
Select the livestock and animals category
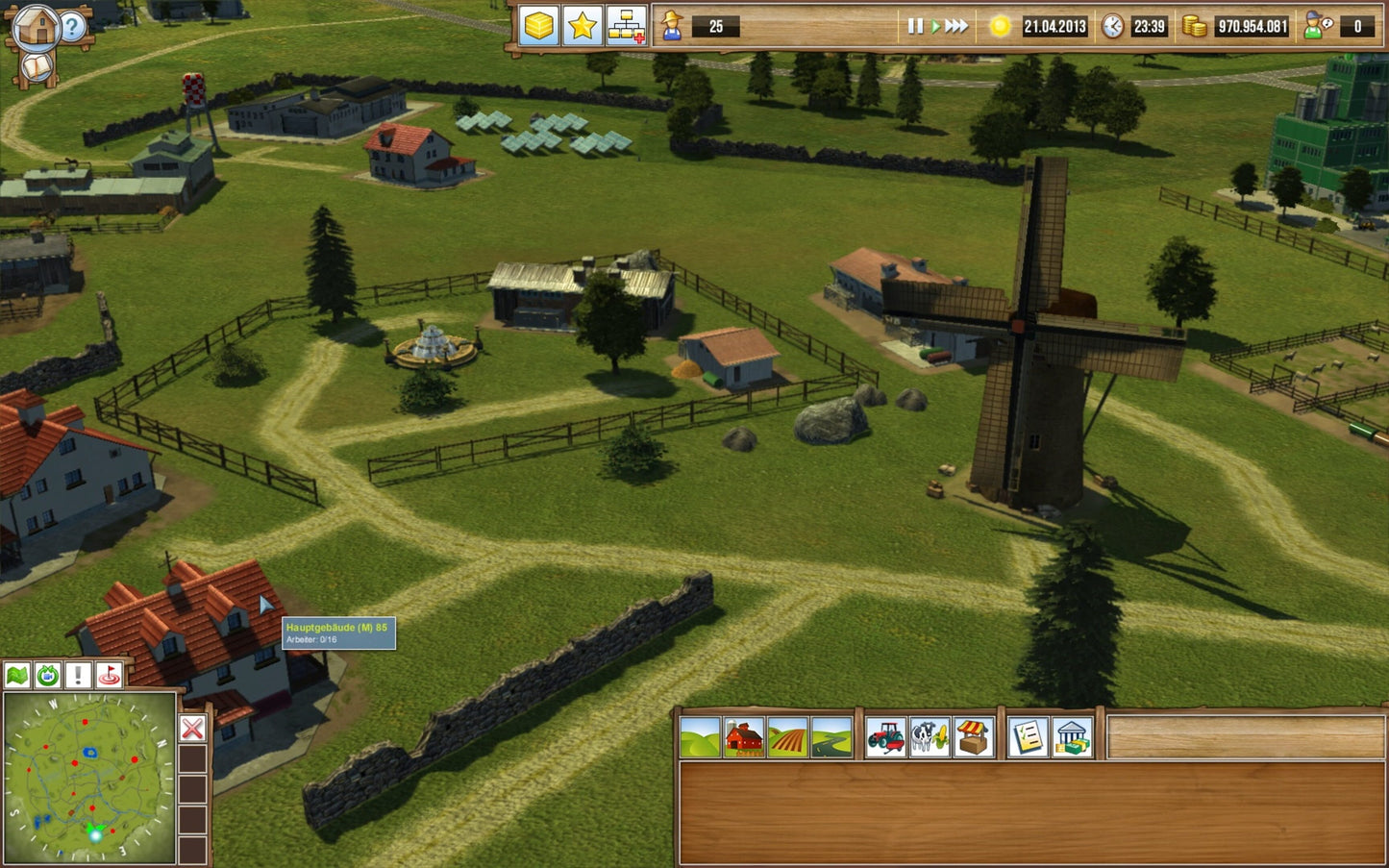930,736
